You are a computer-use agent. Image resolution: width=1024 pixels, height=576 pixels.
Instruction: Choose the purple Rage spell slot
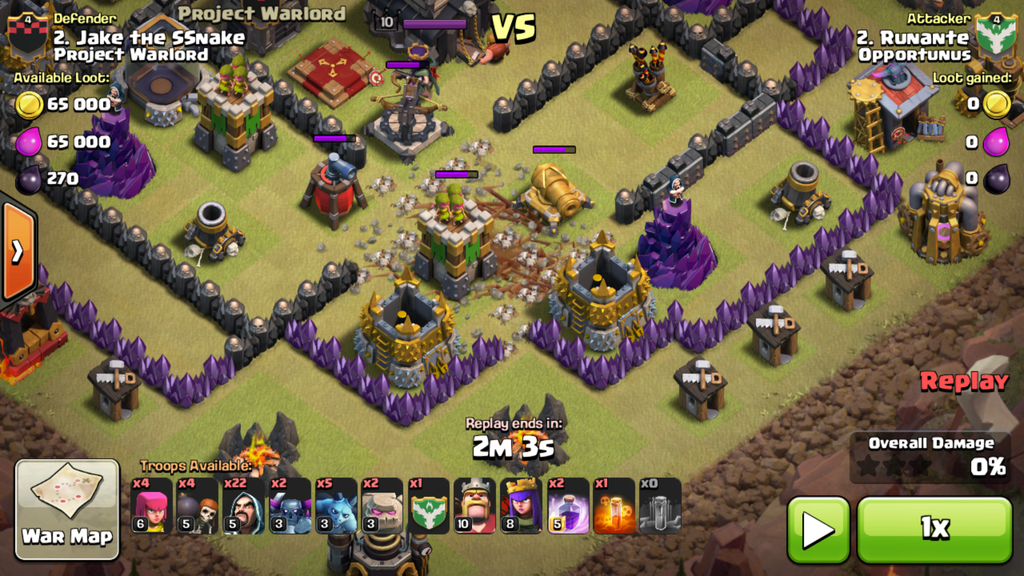coord(566,506)
